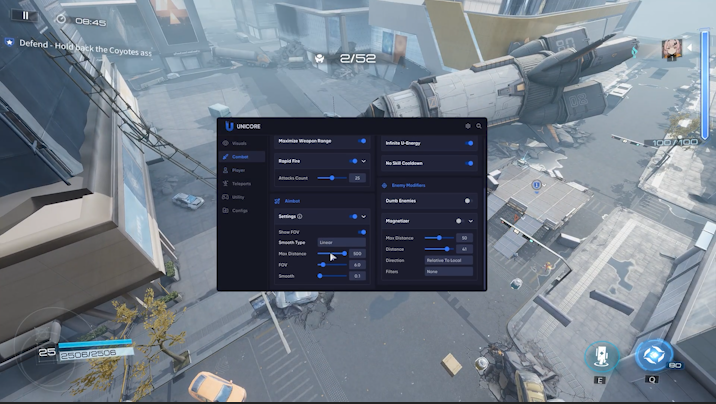Toggle the Rapid Fire switch

pos(354,160)
